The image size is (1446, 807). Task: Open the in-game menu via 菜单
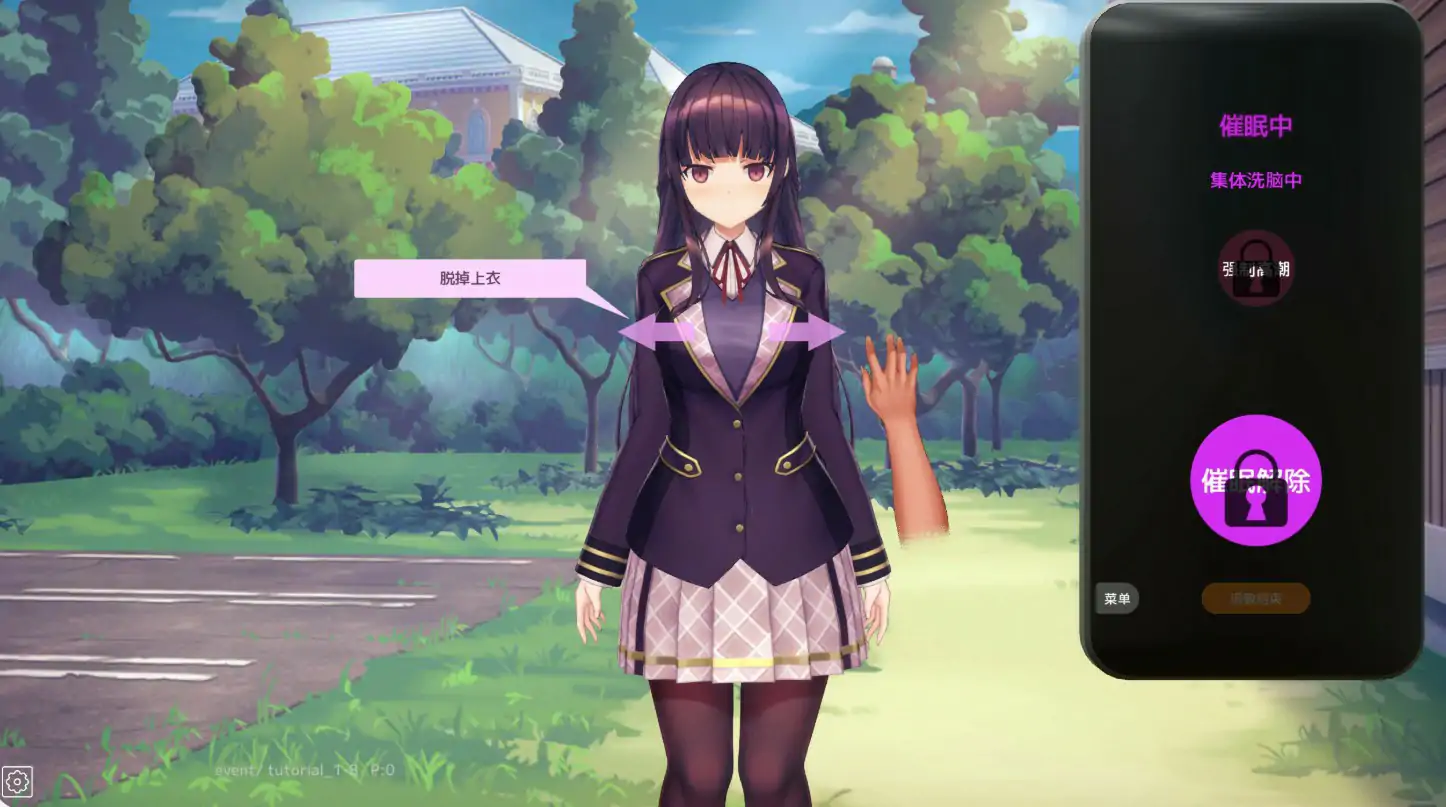pos(1117,598)
